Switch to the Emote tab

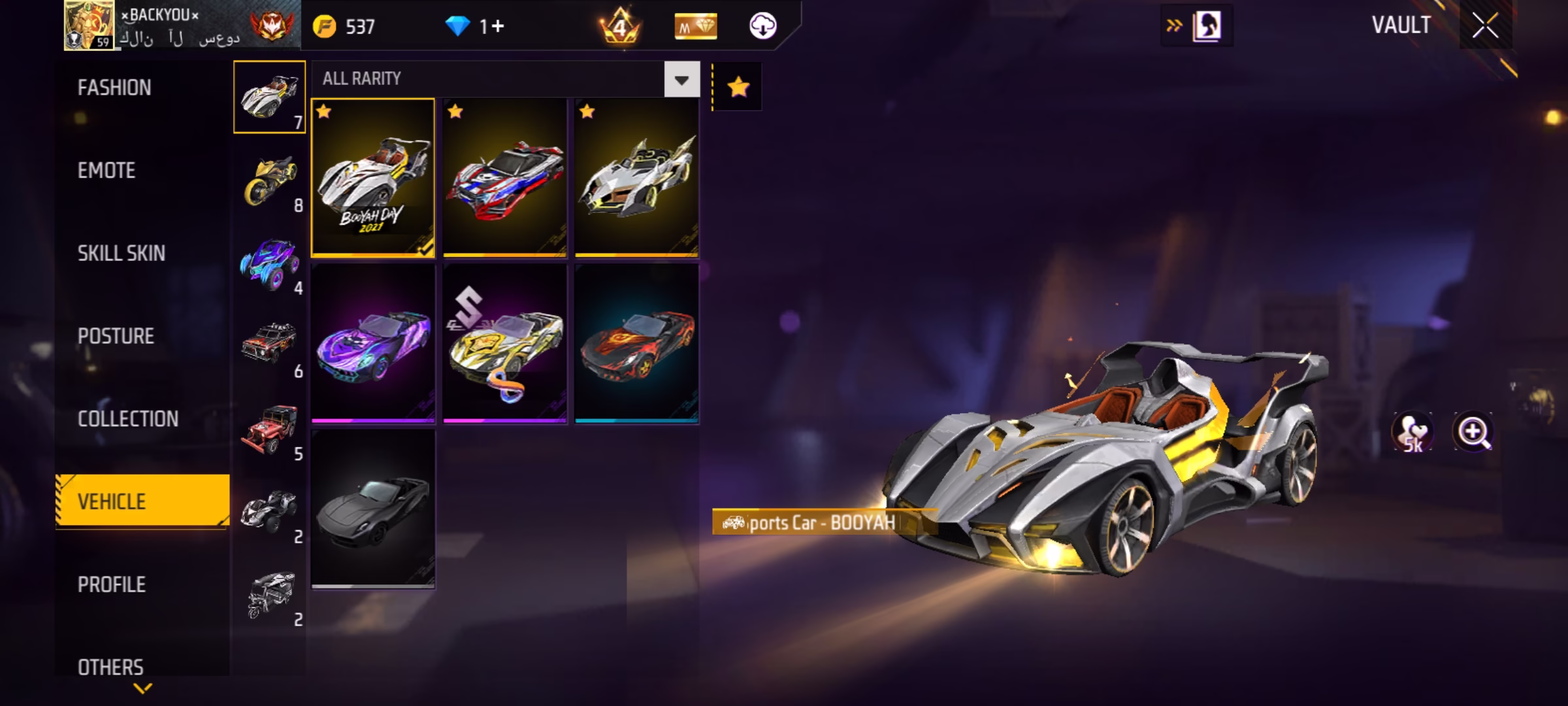pyautogui.click(x=106, y=171)
